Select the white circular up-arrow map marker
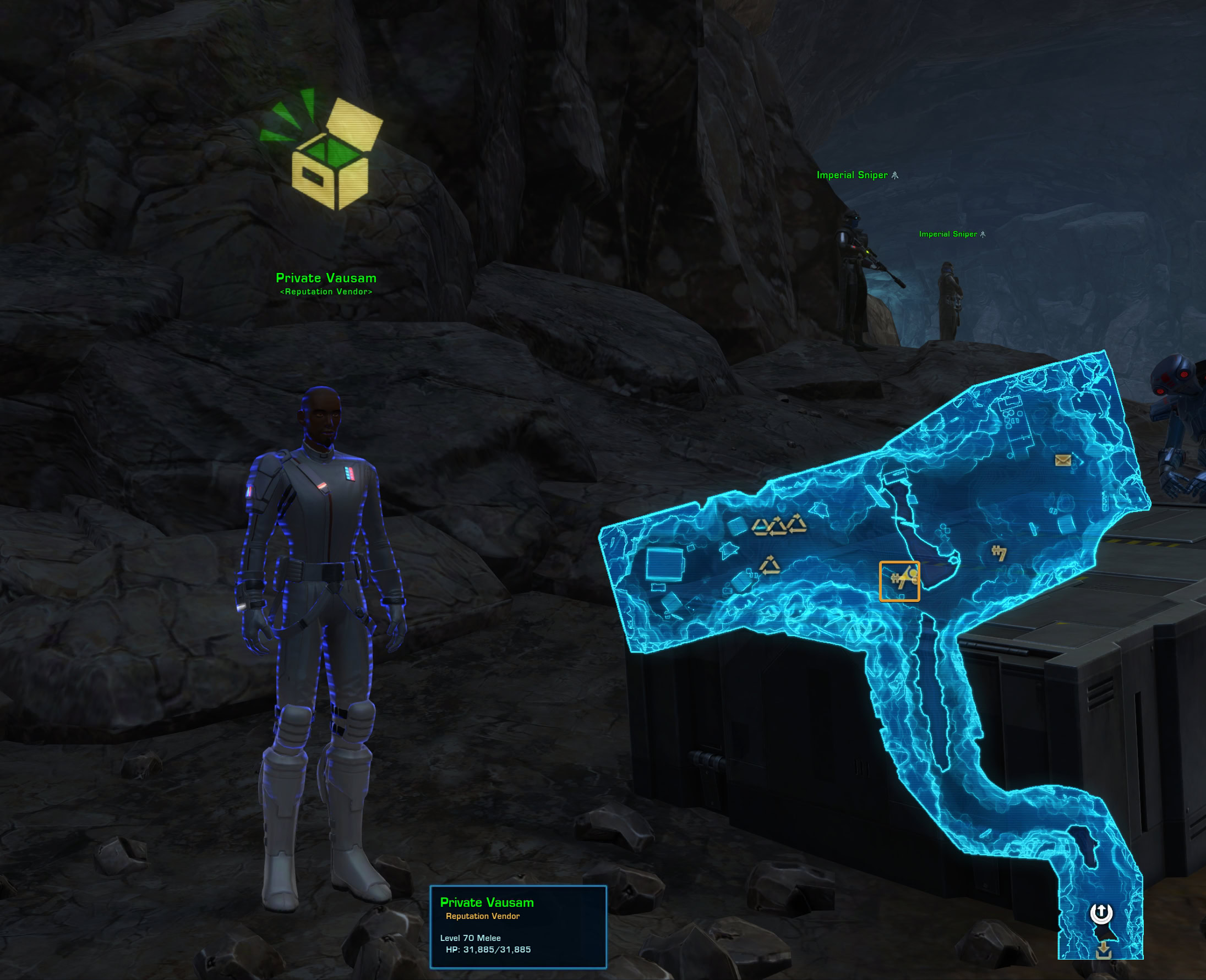Image resolution: width=1206 pixels, height=980 pixels. point(1100,913)
